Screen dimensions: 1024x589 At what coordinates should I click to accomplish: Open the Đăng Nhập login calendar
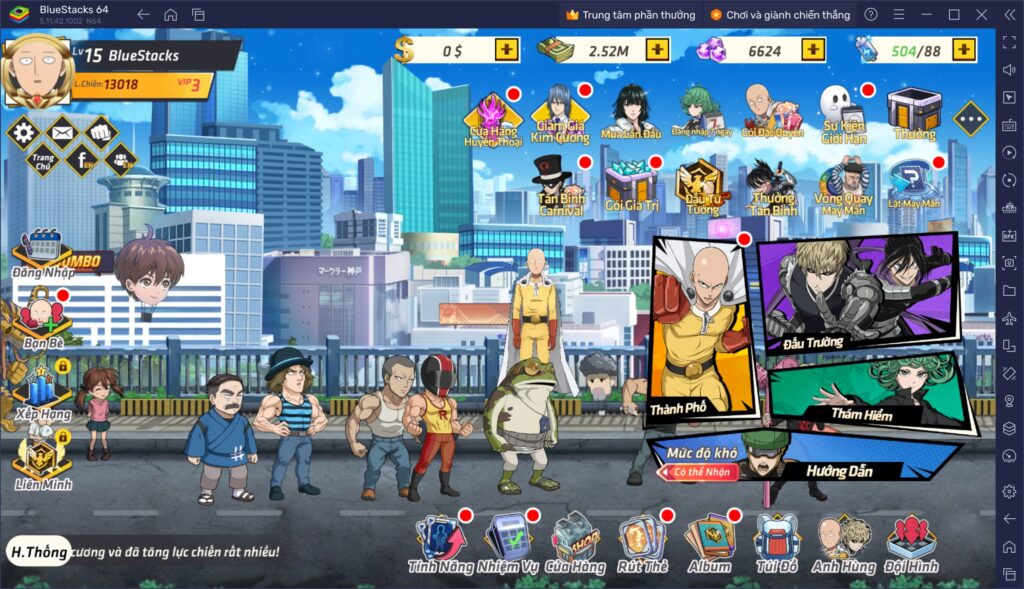pyautogui.click(x=43, y=254)
